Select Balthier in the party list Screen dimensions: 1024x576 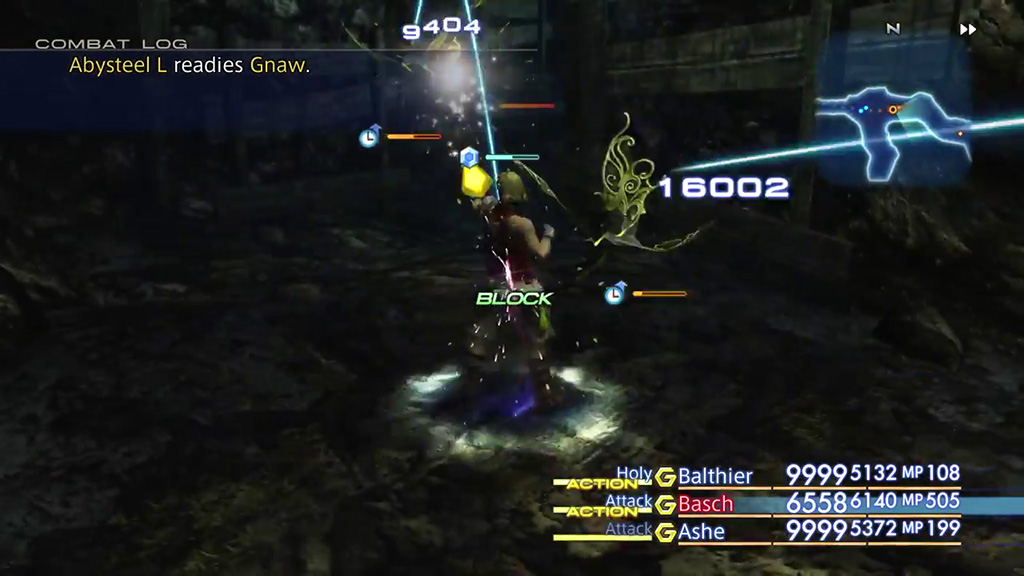[715, 476]
